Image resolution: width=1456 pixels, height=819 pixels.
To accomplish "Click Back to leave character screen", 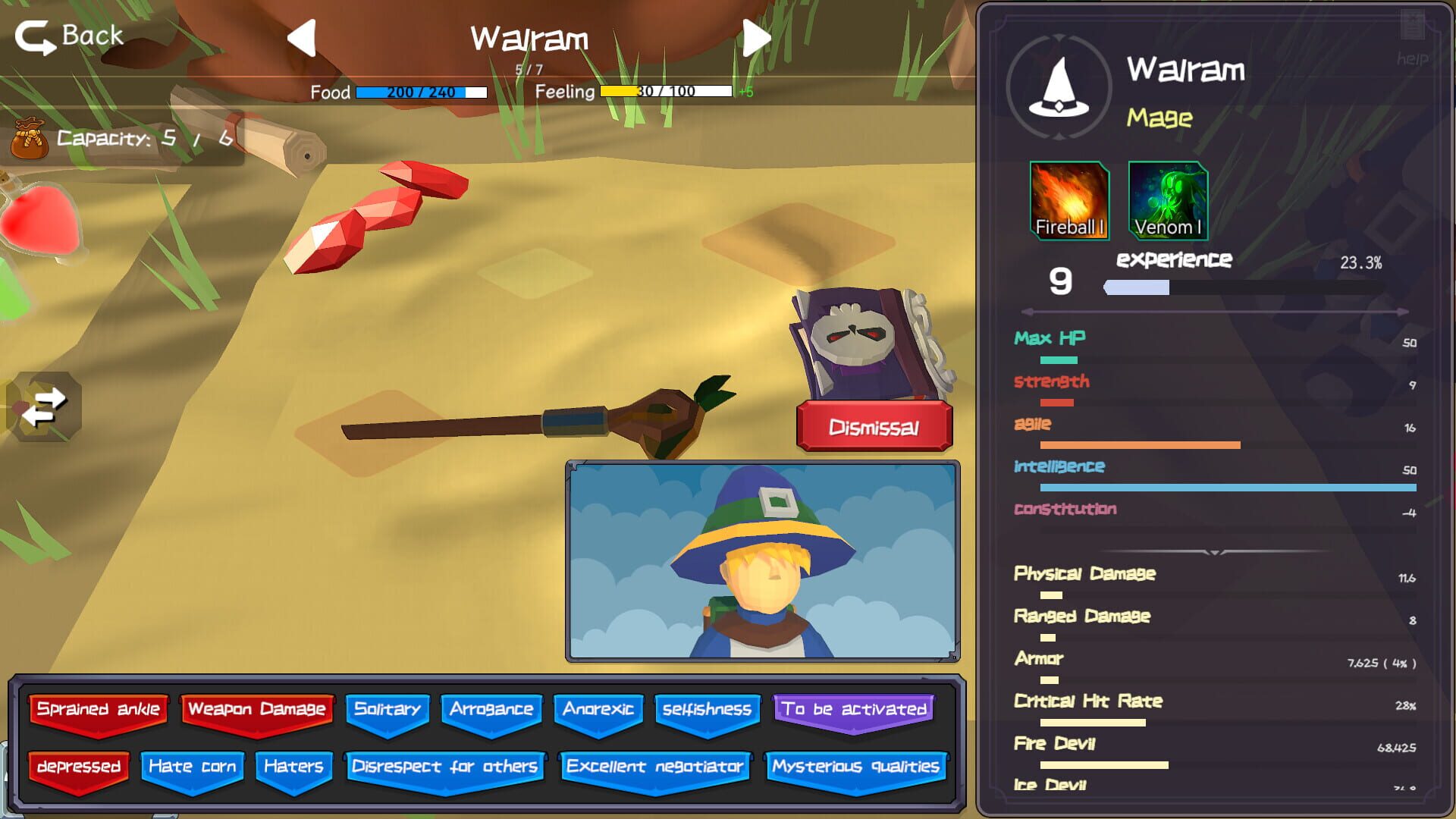I will pyautogui.click(x=74, y=33).
